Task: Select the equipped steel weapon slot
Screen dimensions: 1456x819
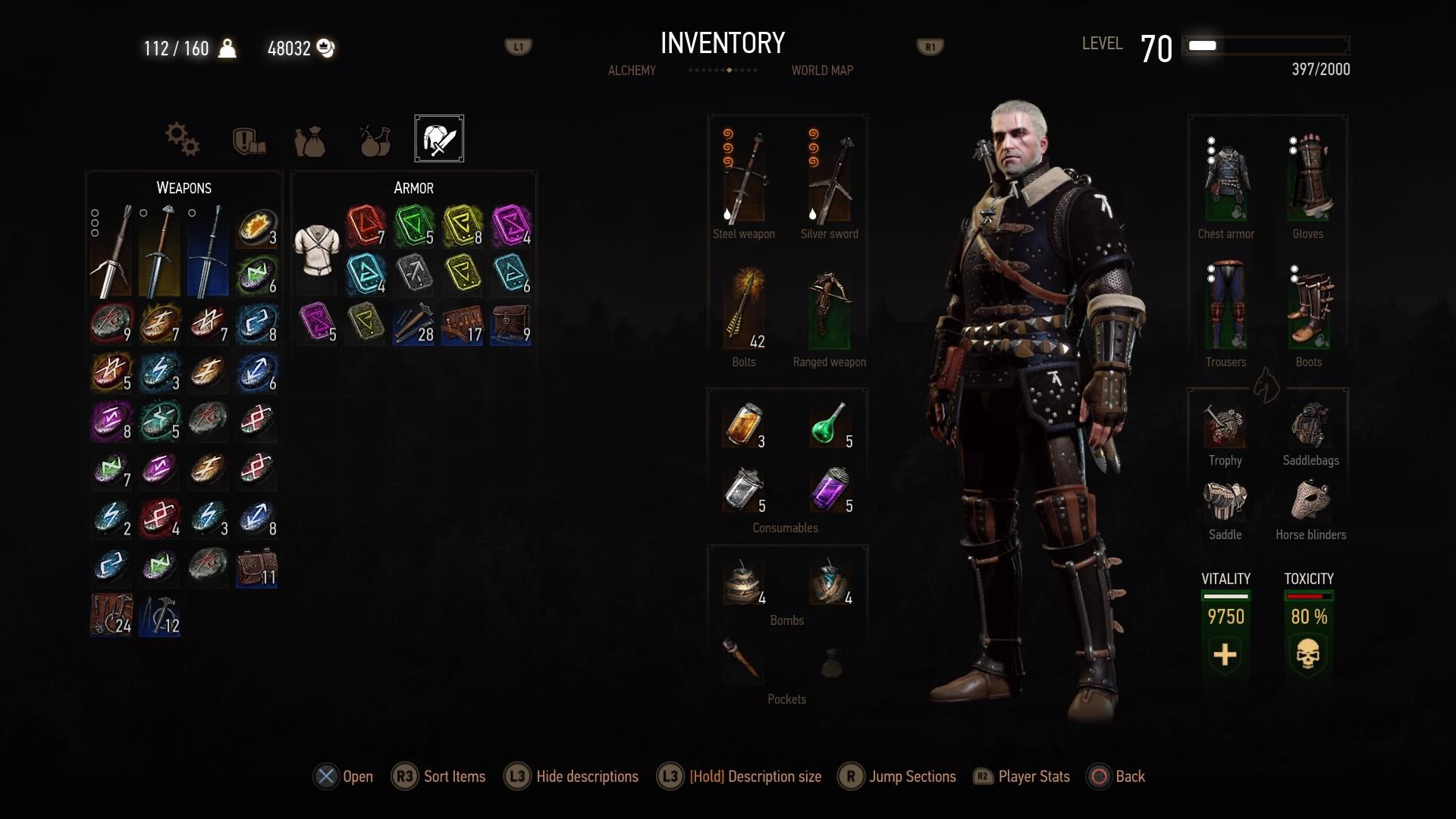Action: pyautogui.click(x=744, y=180)
